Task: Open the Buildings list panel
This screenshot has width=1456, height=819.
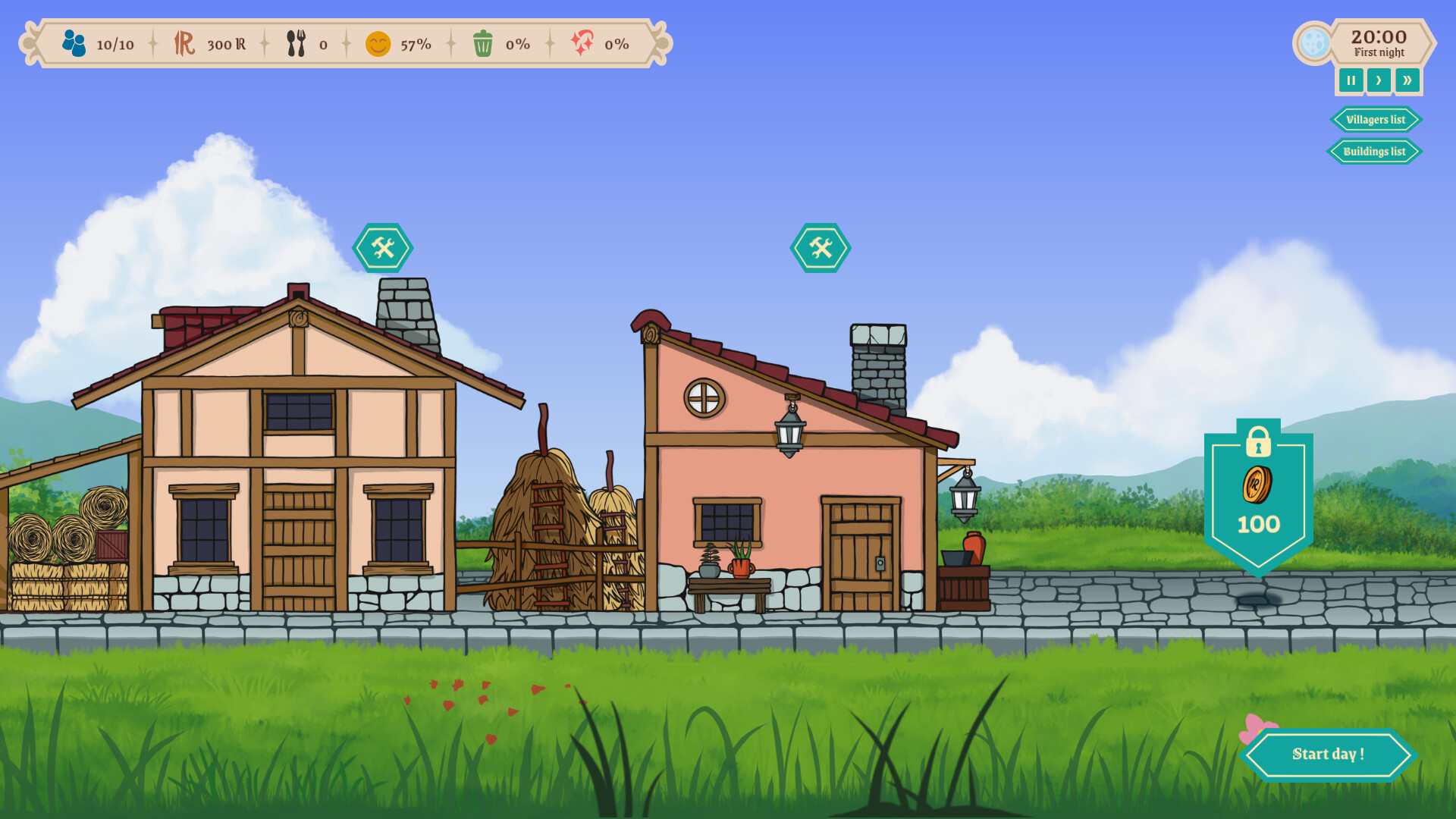Action: [x=1374, y=151]
